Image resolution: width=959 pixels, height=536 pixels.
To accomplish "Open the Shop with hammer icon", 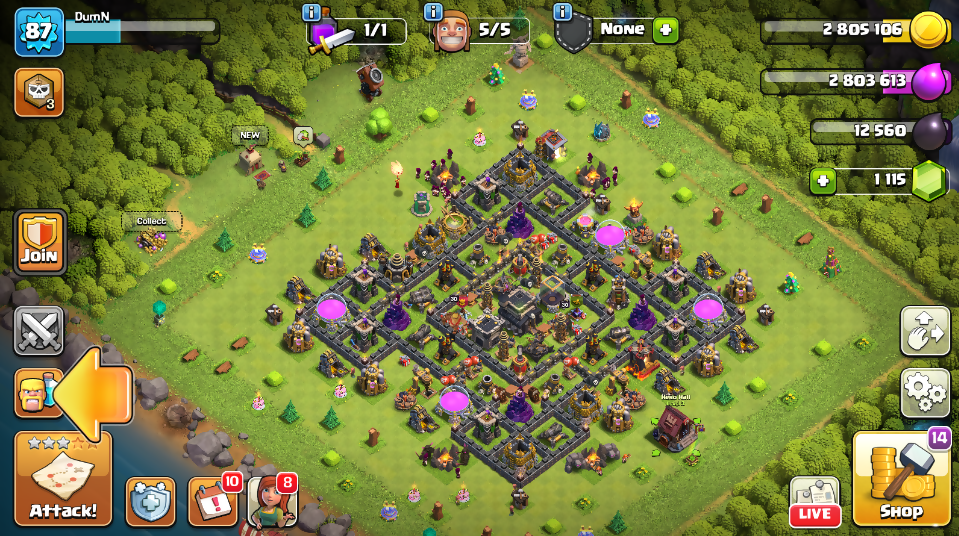I will point(902,481).
